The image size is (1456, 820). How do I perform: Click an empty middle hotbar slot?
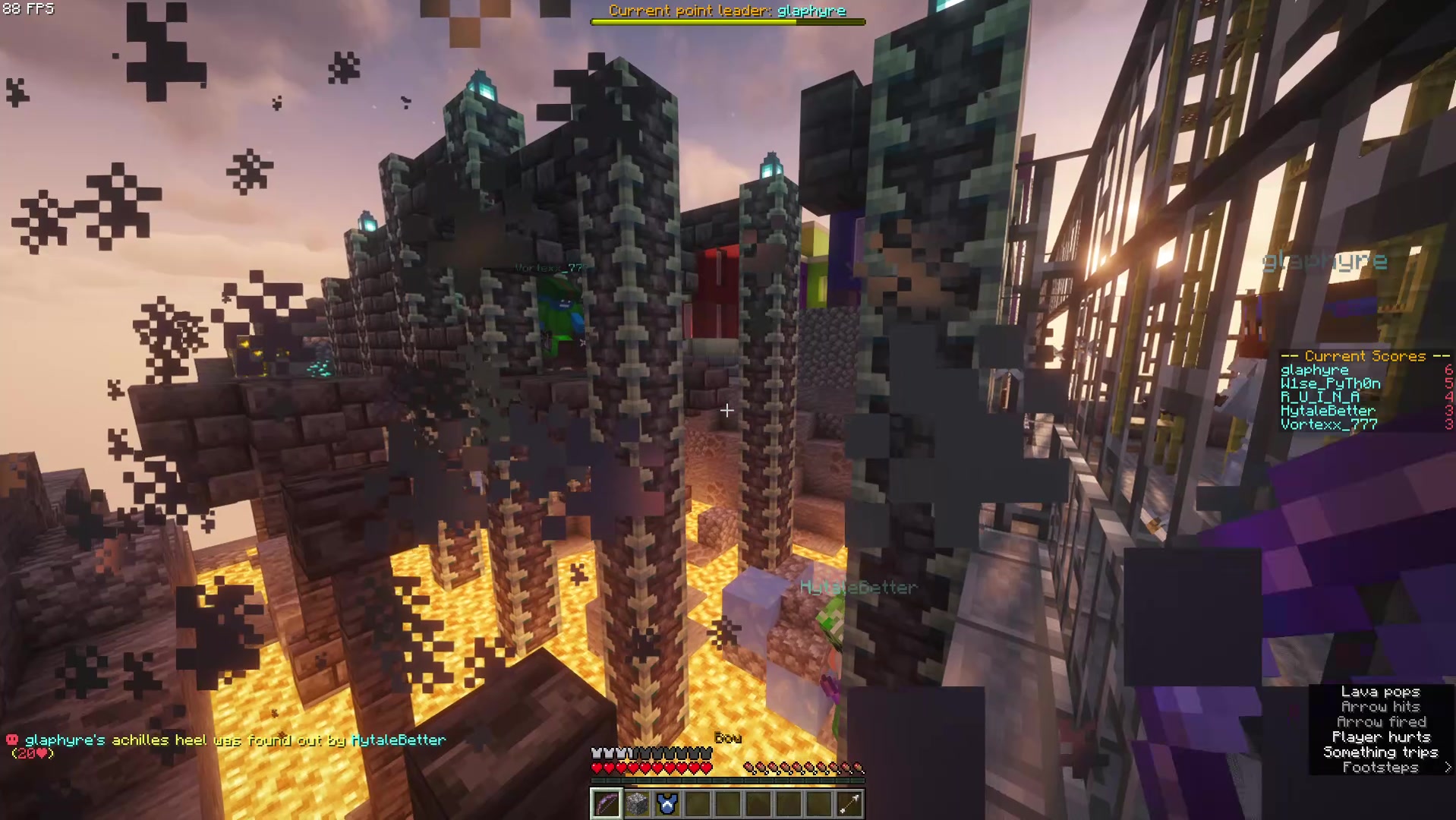click(758, 804)
